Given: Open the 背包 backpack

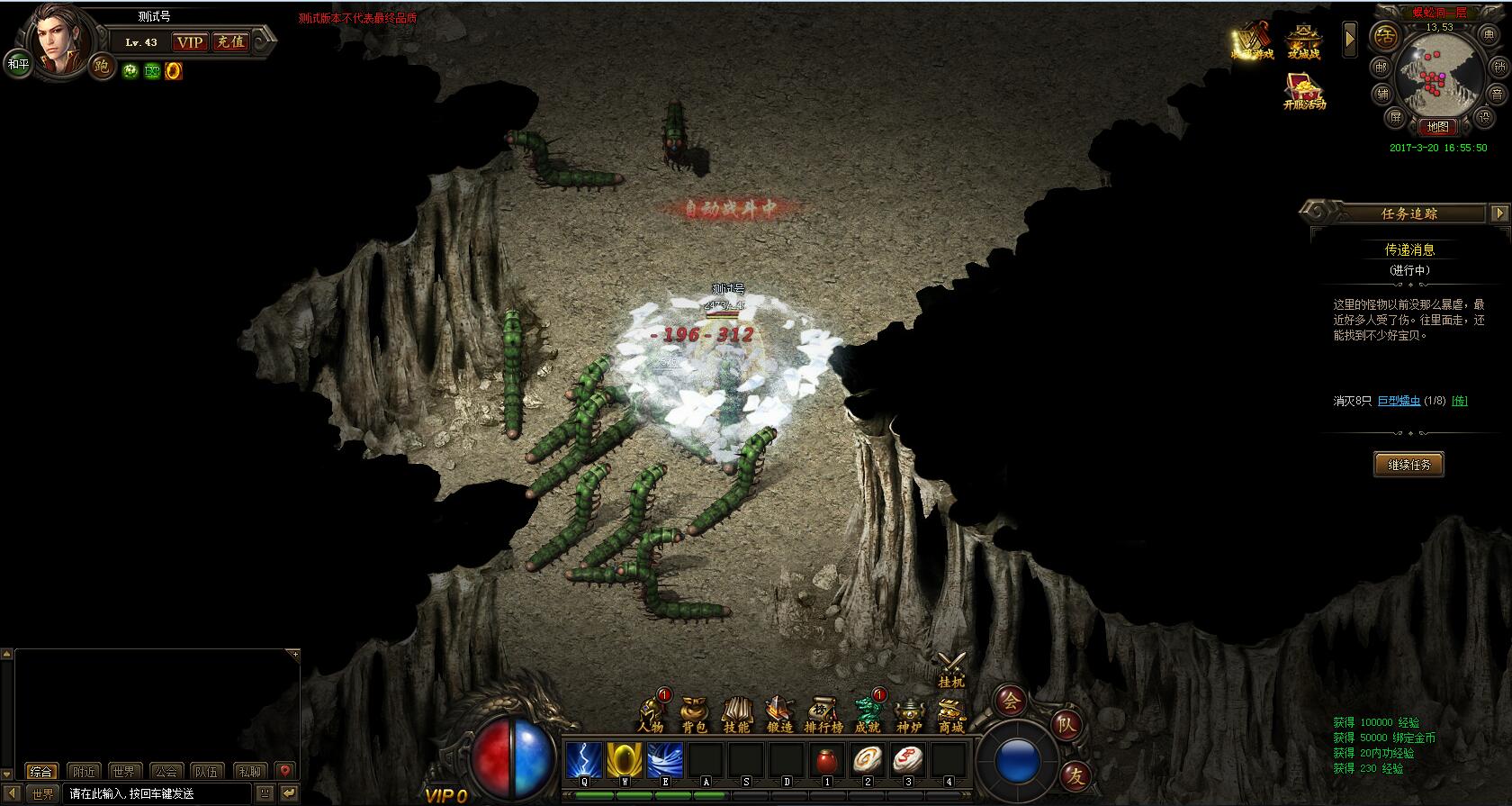Looking at the screenshot, I should click(694, 714).
